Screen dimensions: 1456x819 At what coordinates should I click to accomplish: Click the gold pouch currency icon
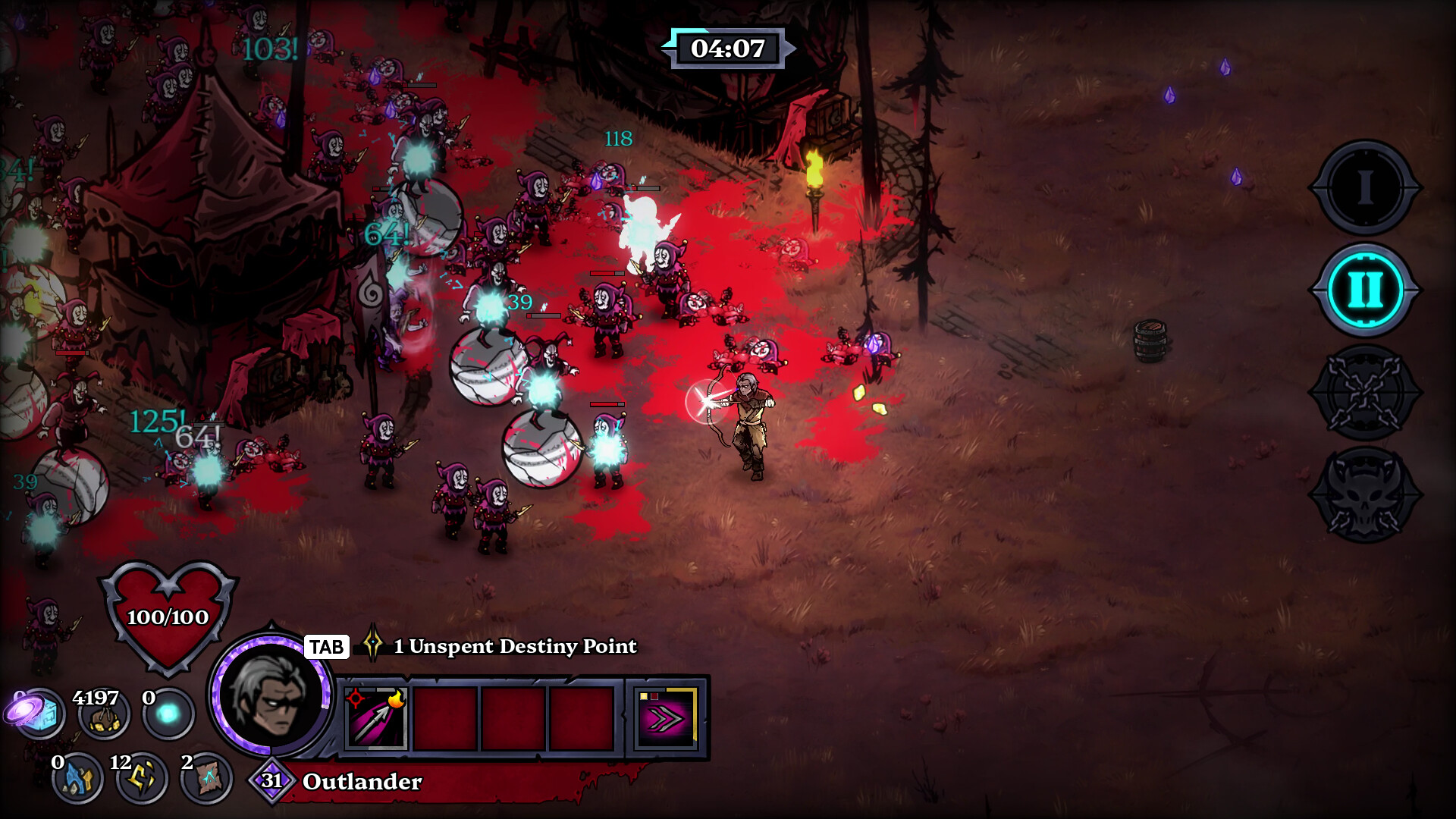[104, 716]
